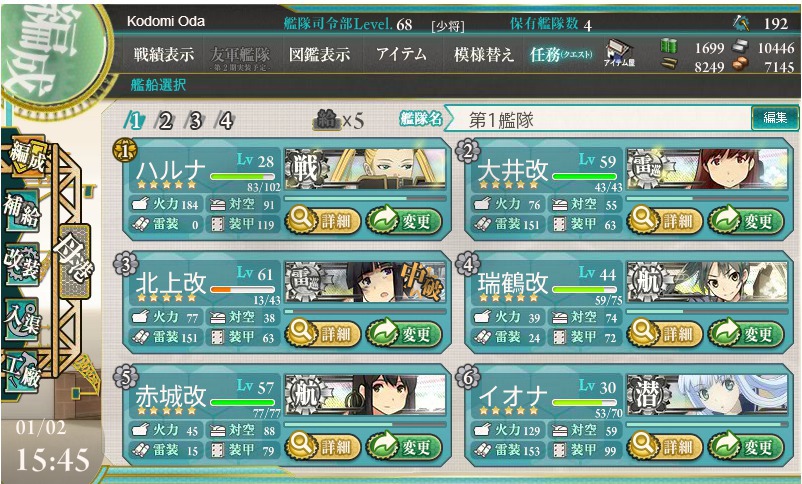
Task: View 大井改 ship details
Action: pos(665,220)
